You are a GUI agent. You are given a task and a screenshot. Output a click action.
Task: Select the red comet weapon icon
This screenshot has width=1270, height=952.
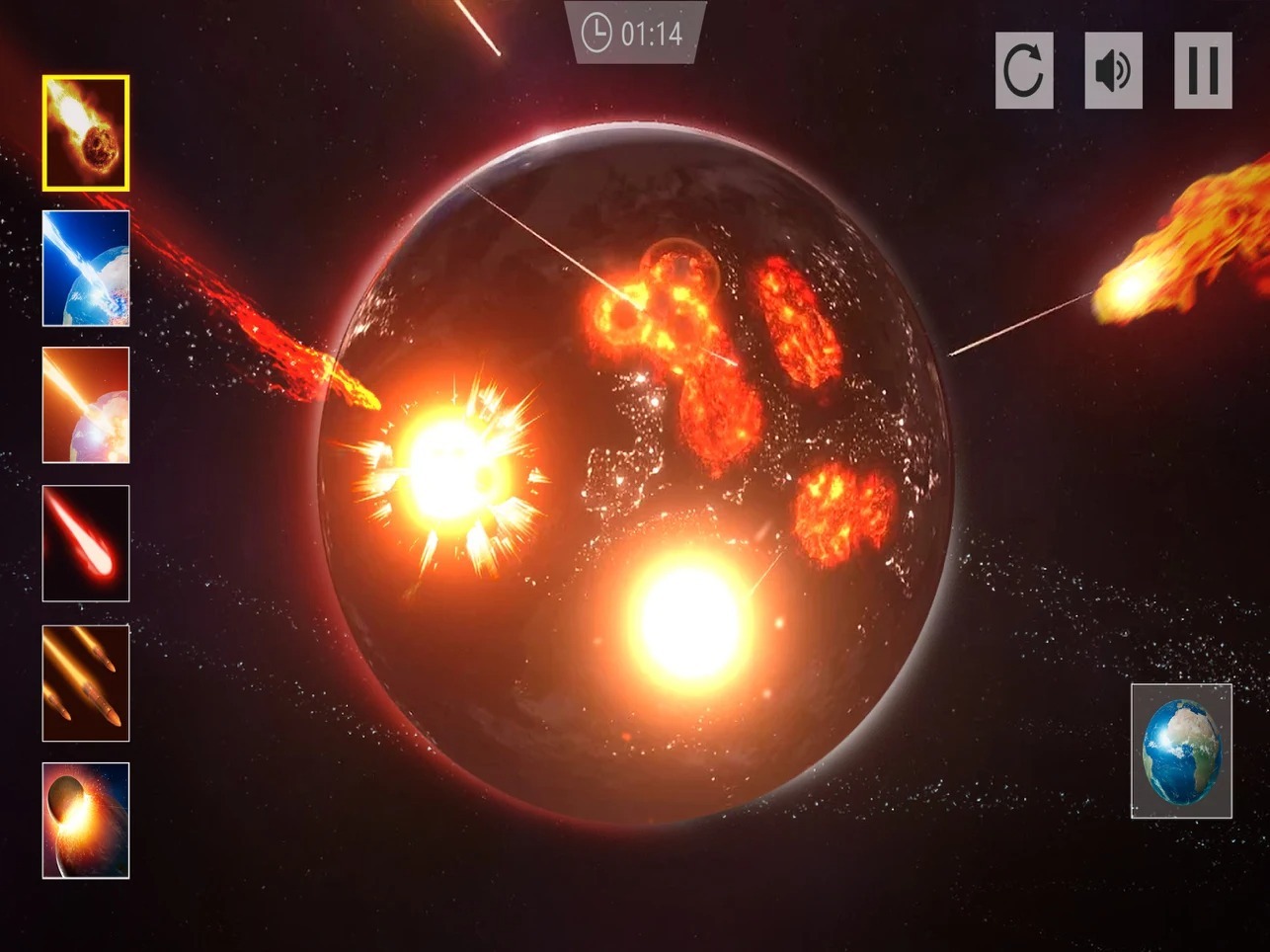tap(86, 543)
